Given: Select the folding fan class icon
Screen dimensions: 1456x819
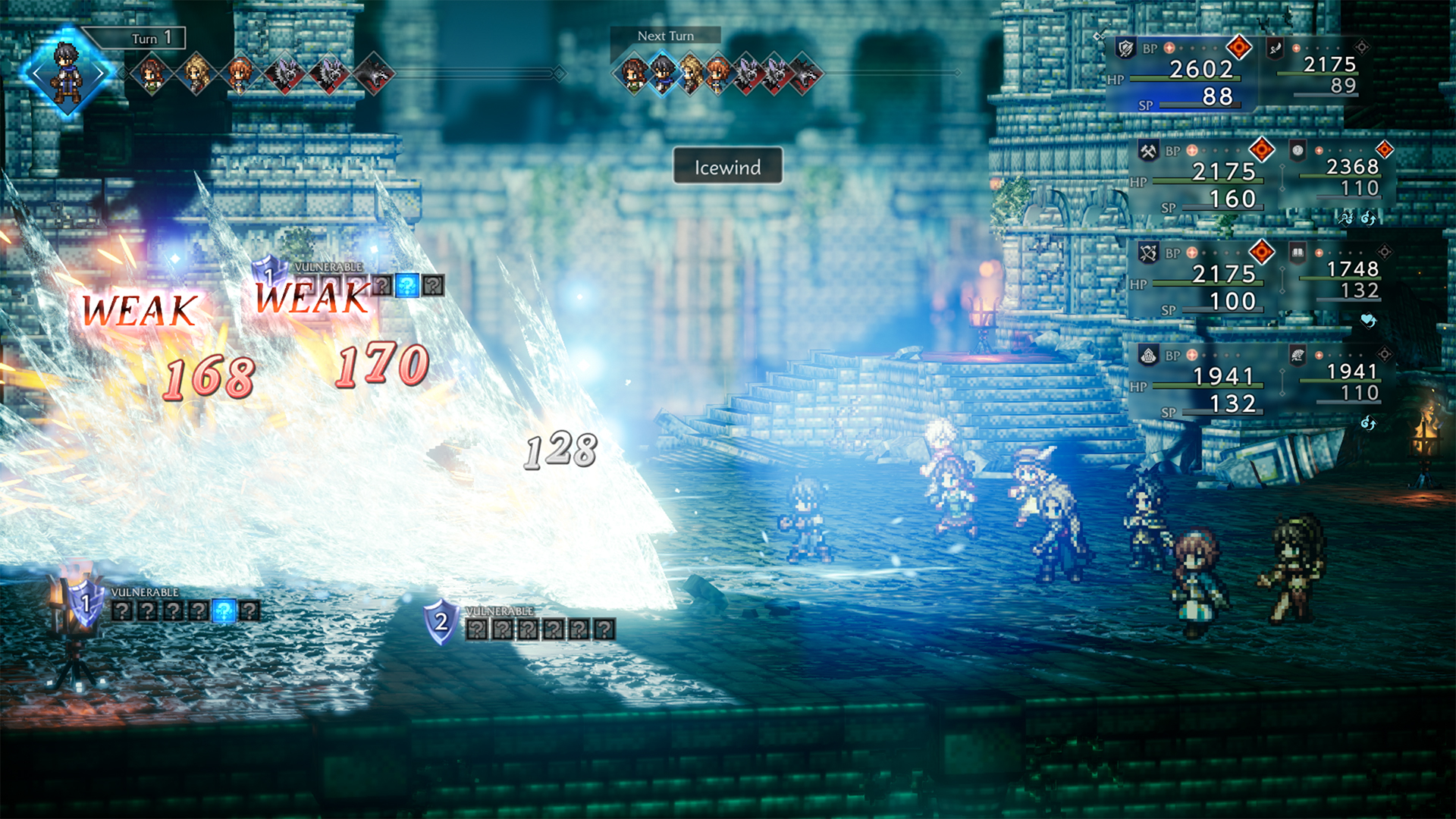Looking at the screenshot, I should pyautogui.click(x=1298, y=354).
